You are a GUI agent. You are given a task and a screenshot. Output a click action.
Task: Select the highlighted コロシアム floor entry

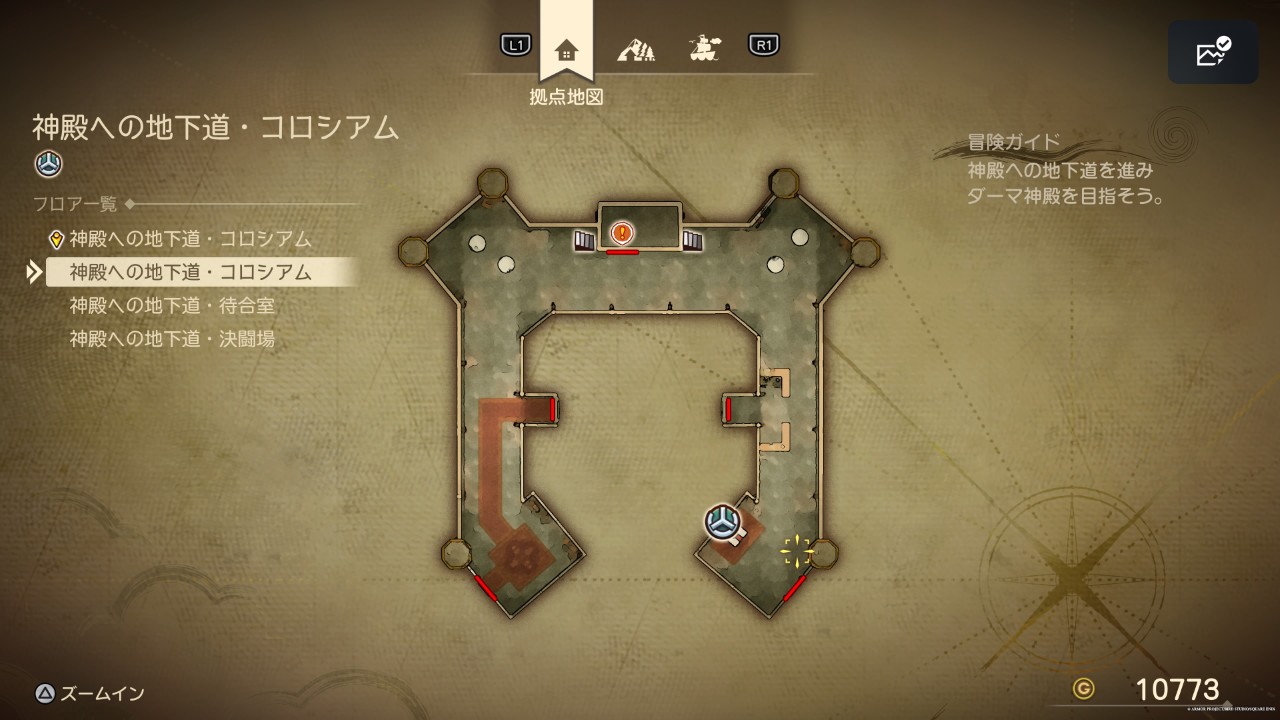coord(191,272)
